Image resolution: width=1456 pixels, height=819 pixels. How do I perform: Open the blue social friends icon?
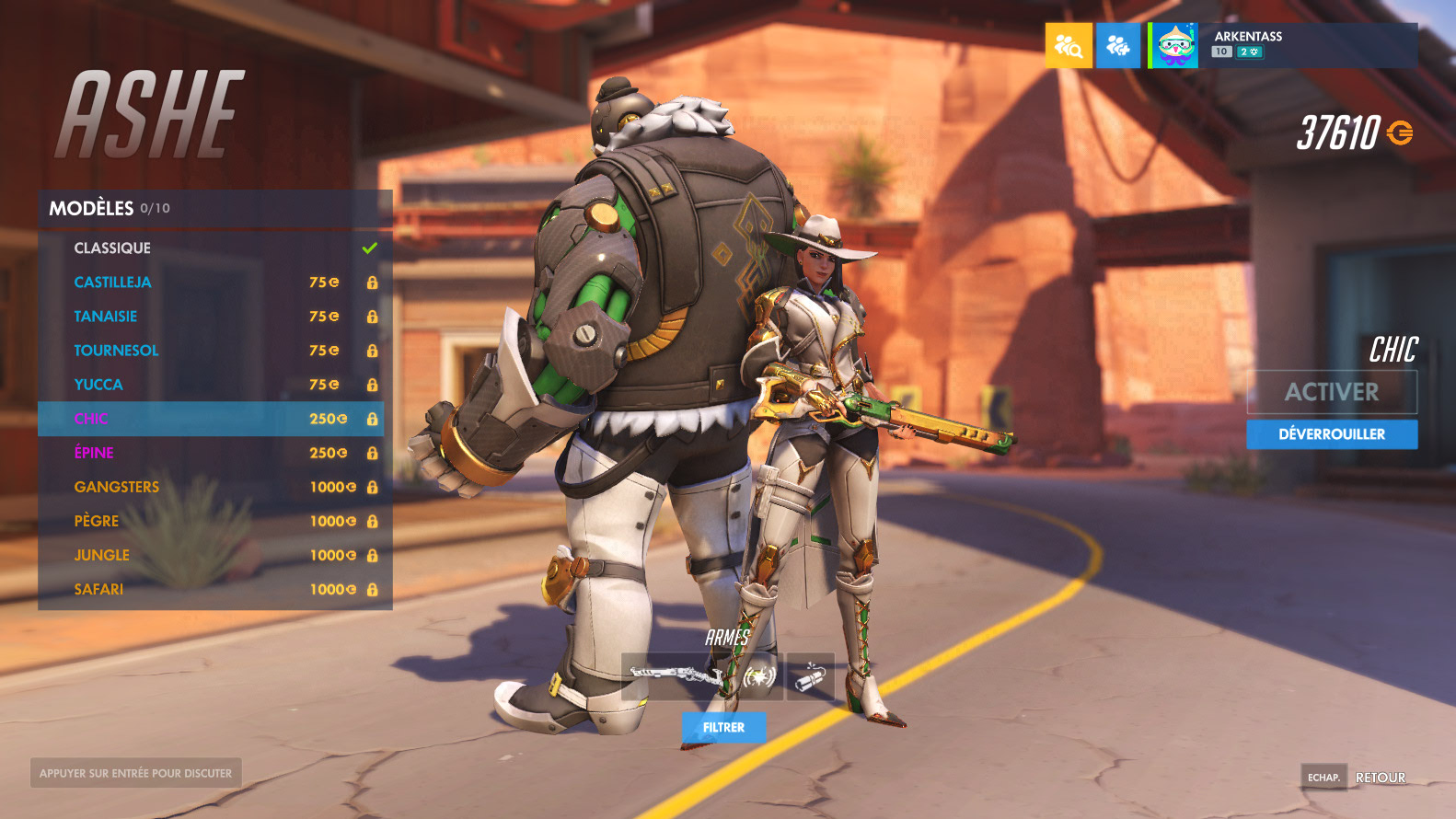click(1118, 46)
